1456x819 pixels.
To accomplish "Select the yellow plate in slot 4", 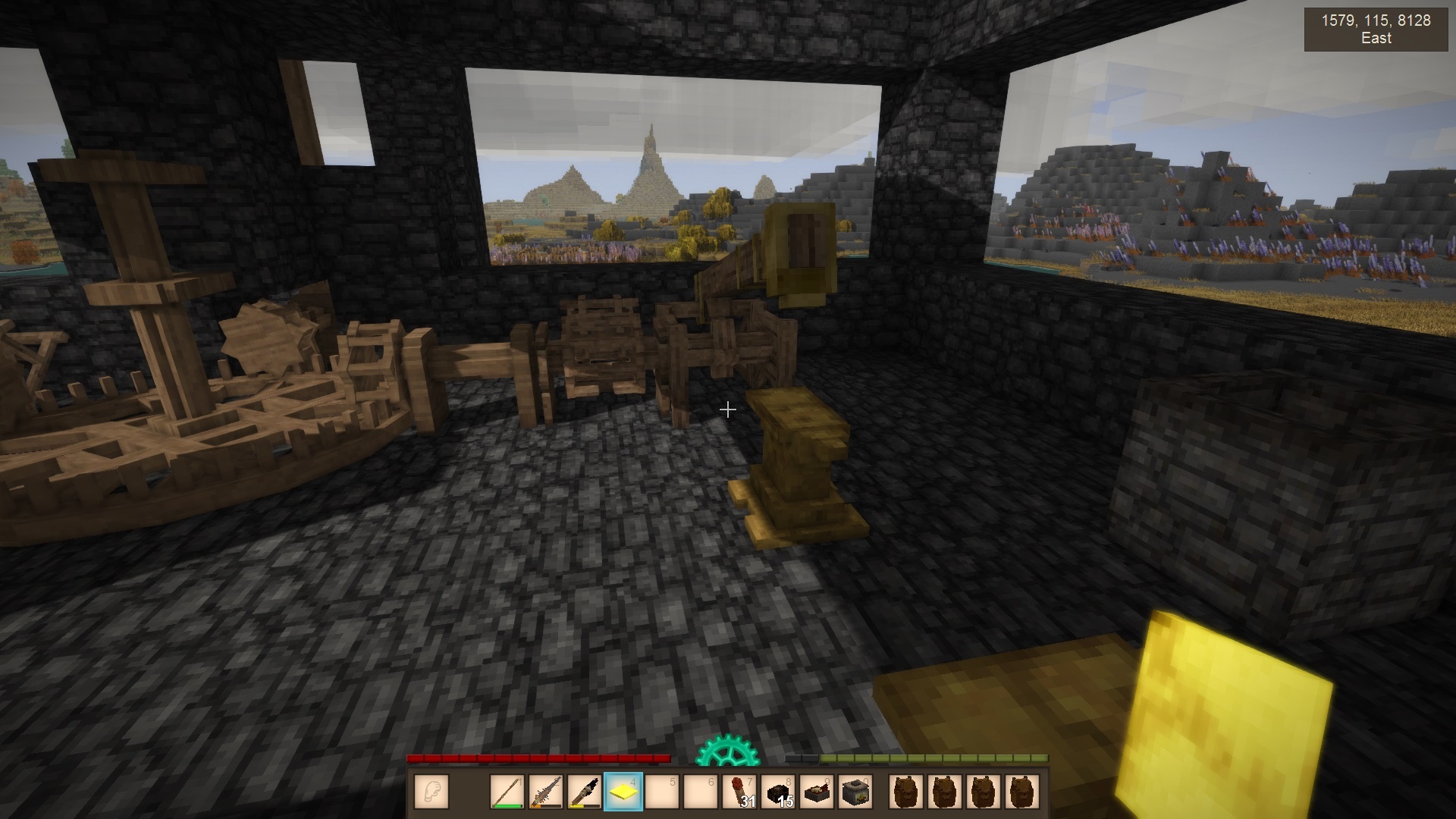I will pyautogui.click(x=623, y=792).
